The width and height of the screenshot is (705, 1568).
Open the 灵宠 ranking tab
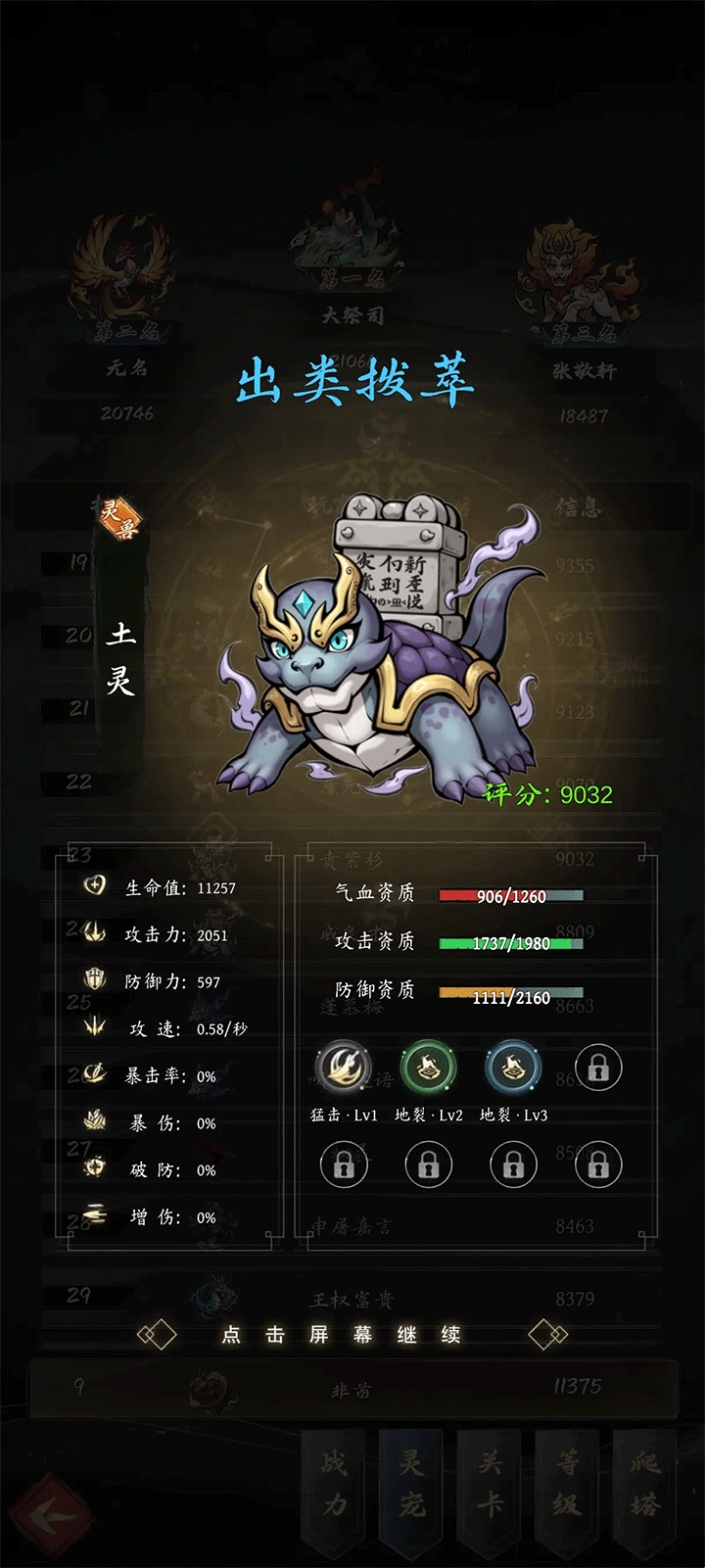(x=412, y=1485)
